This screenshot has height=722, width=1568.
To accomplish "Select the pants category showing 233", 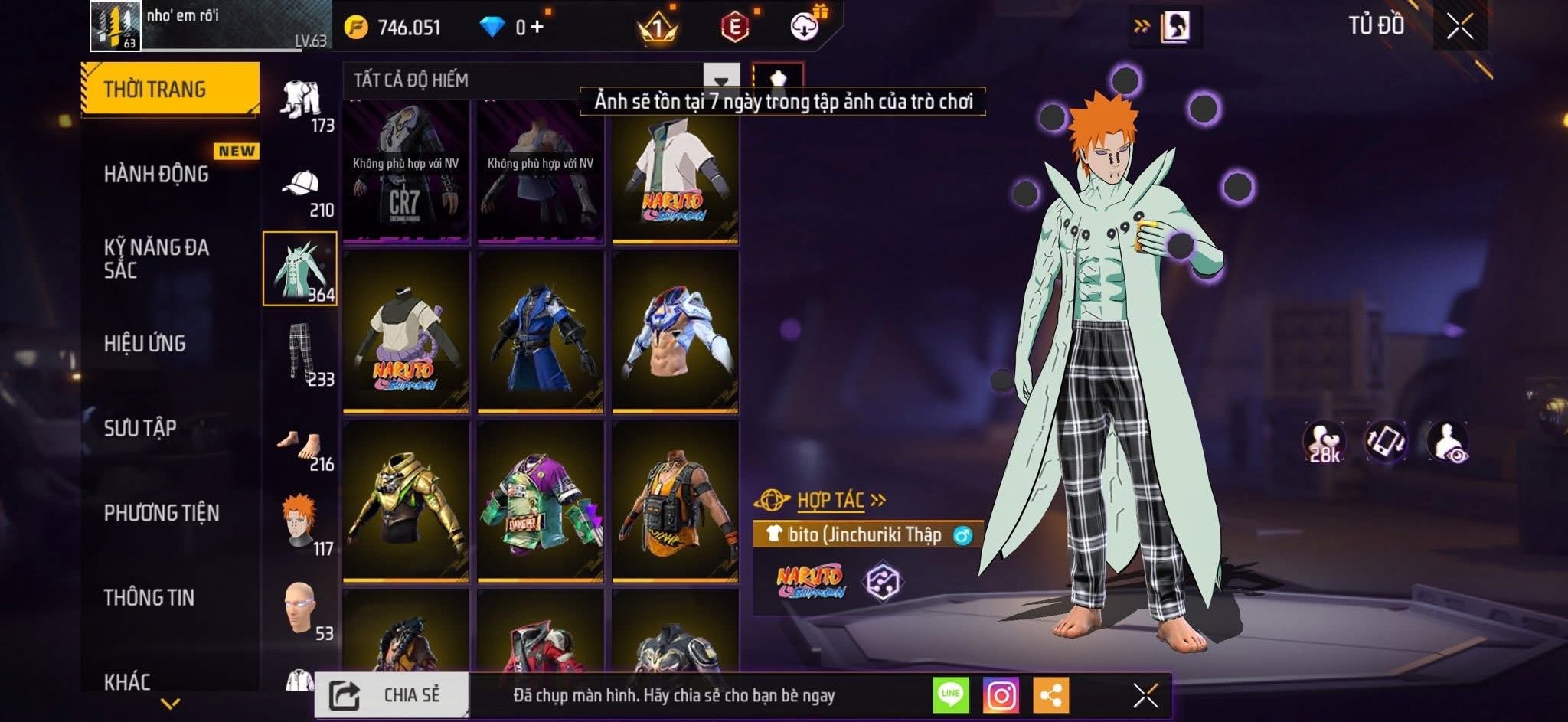I will 301,354.
